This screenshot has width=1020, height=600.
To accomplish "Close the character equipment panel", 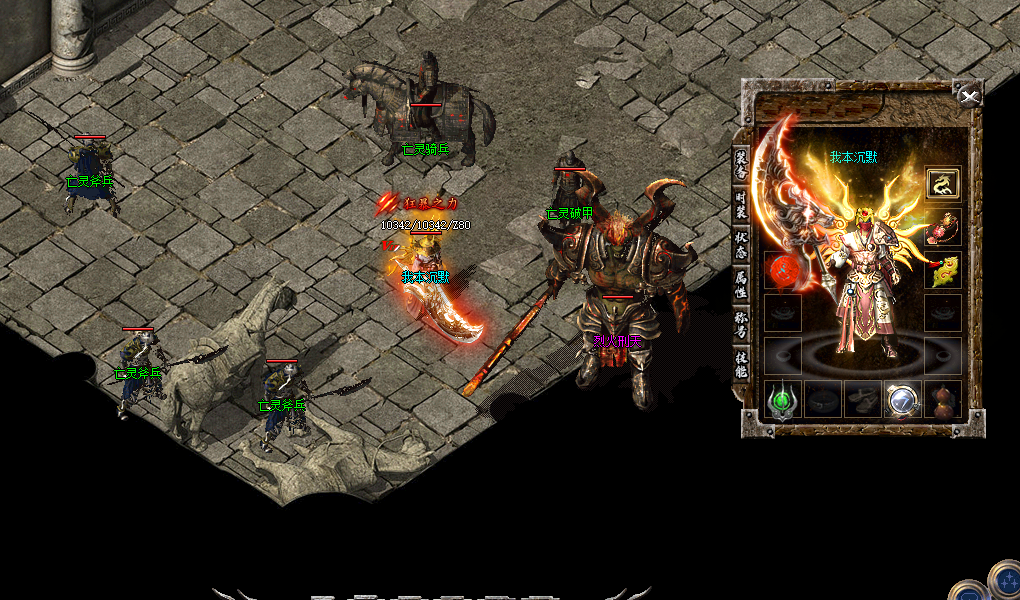I will 968,96.
